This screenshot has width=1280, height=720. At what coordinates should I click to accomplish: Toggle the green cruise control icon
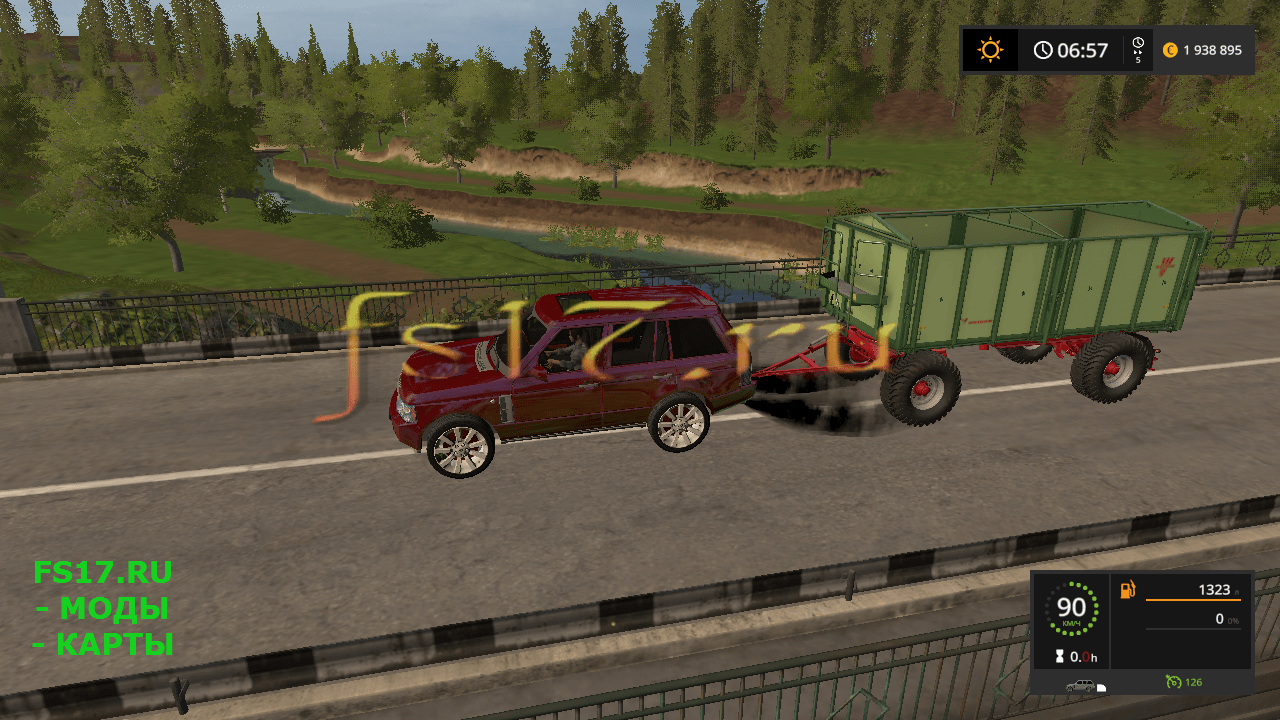click(1173, 682)
